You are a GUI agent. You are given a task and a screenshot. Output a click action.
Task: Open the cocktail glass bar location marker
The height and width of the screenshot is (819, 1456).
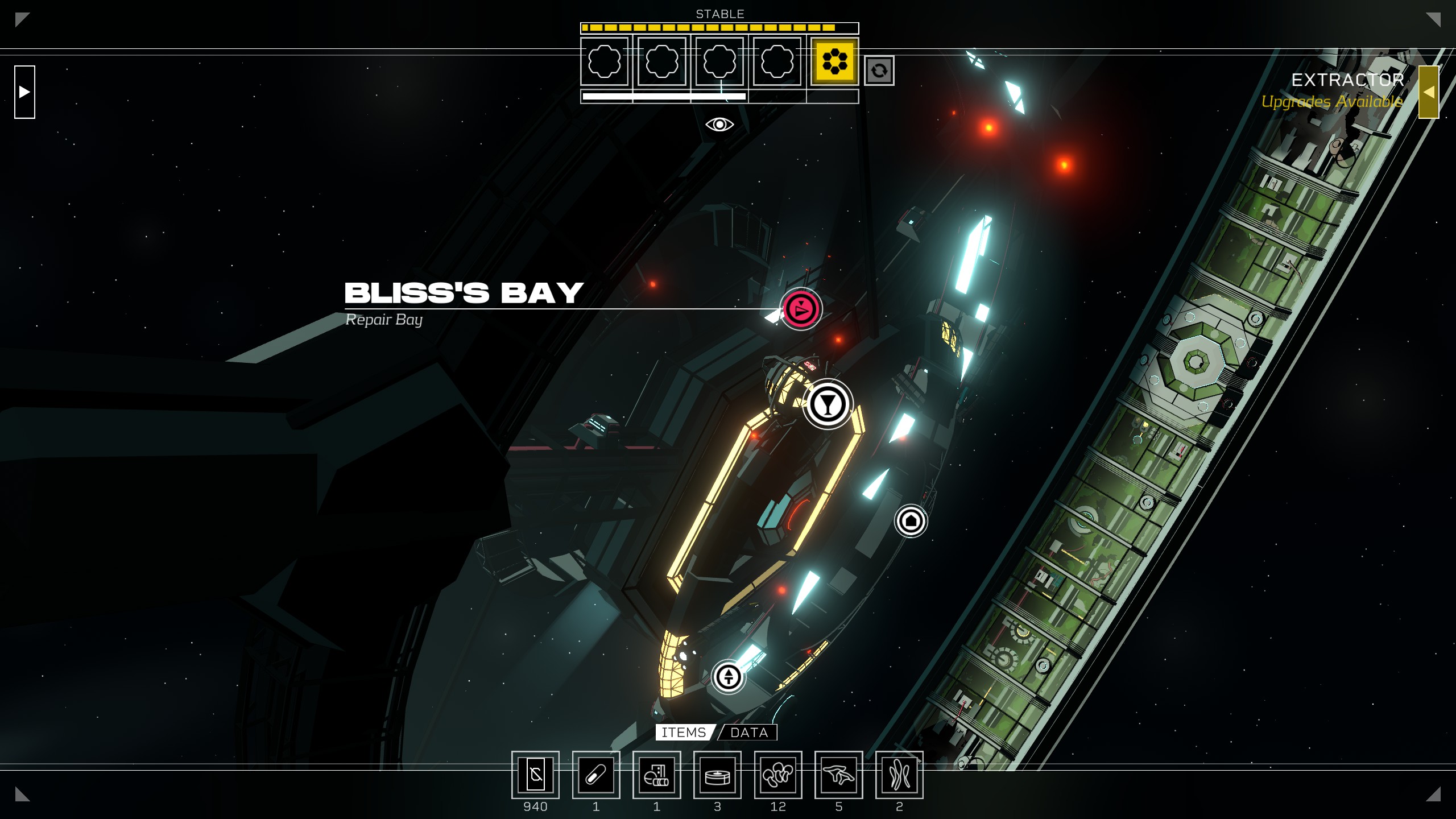coord(828,404)
